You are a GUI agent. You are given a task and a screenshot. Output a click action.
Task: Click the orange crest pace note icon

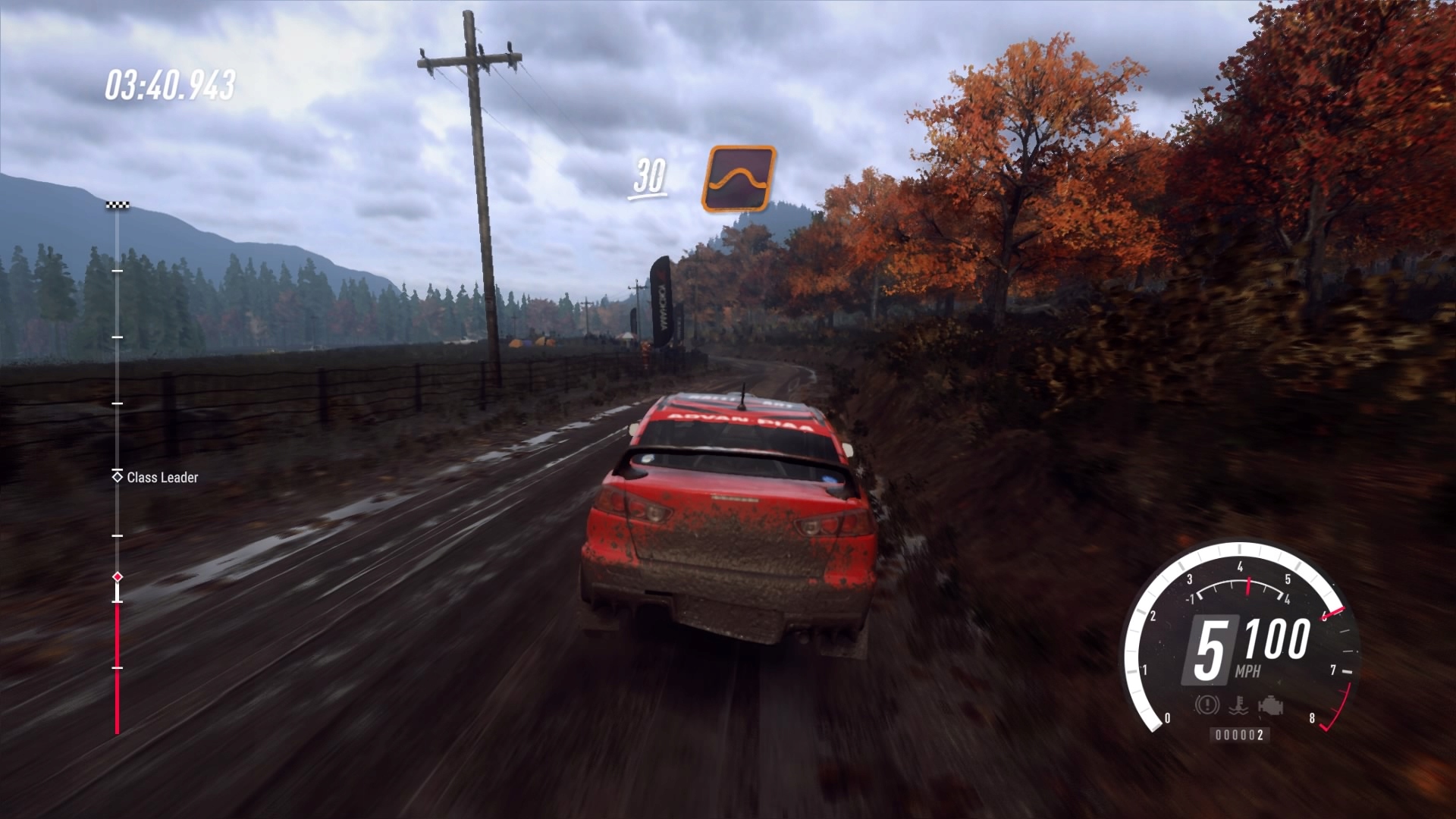pyautogui.click(x=739, y=179)
